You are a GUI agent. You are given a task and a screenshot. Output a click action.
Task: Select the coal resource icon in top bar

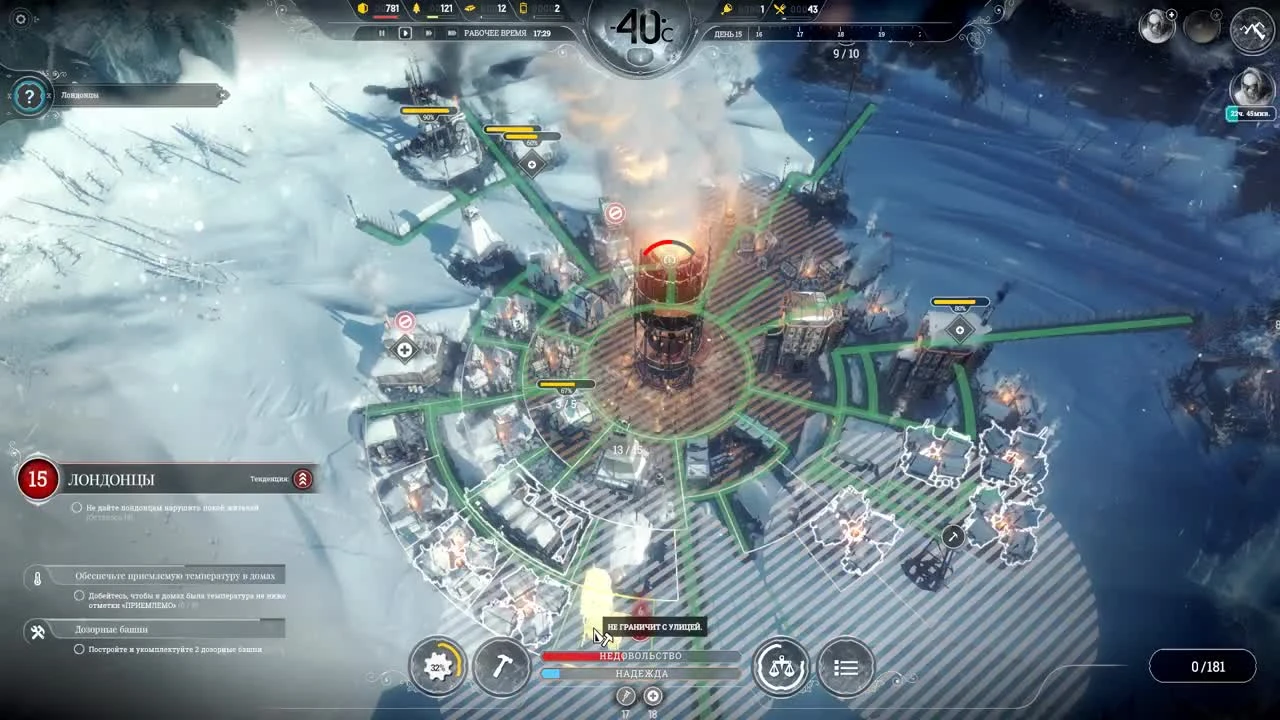pos(362,8)
